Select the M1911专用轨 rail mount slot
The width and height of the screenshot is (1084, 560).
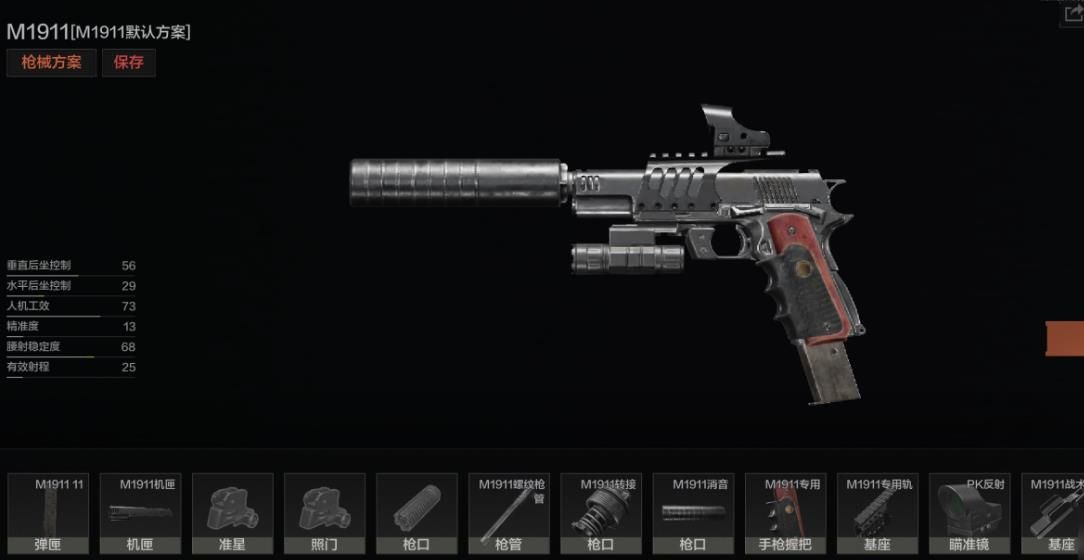coord(877,514)
